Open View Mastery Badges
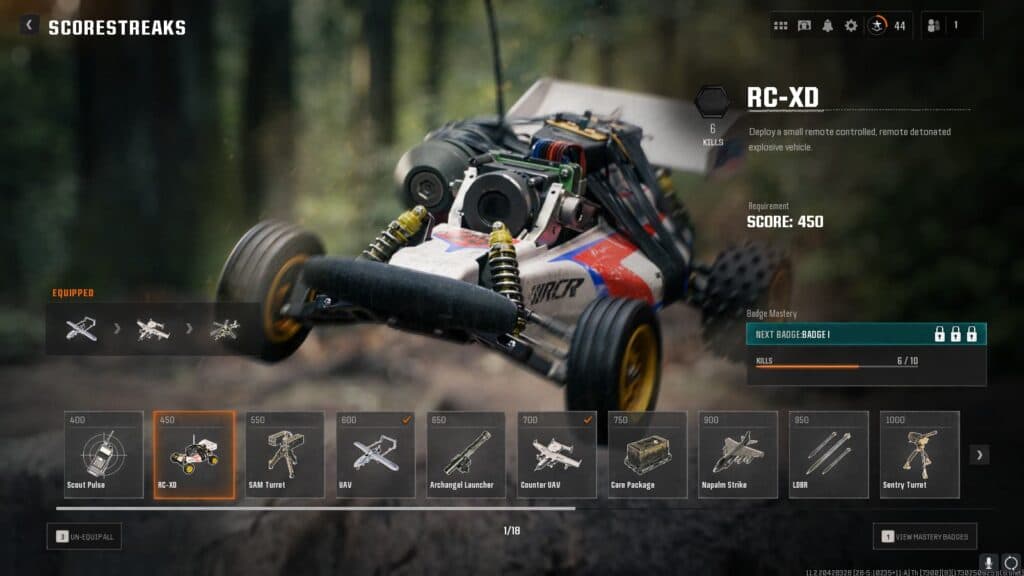1024x576 pixels. [925, 536]
